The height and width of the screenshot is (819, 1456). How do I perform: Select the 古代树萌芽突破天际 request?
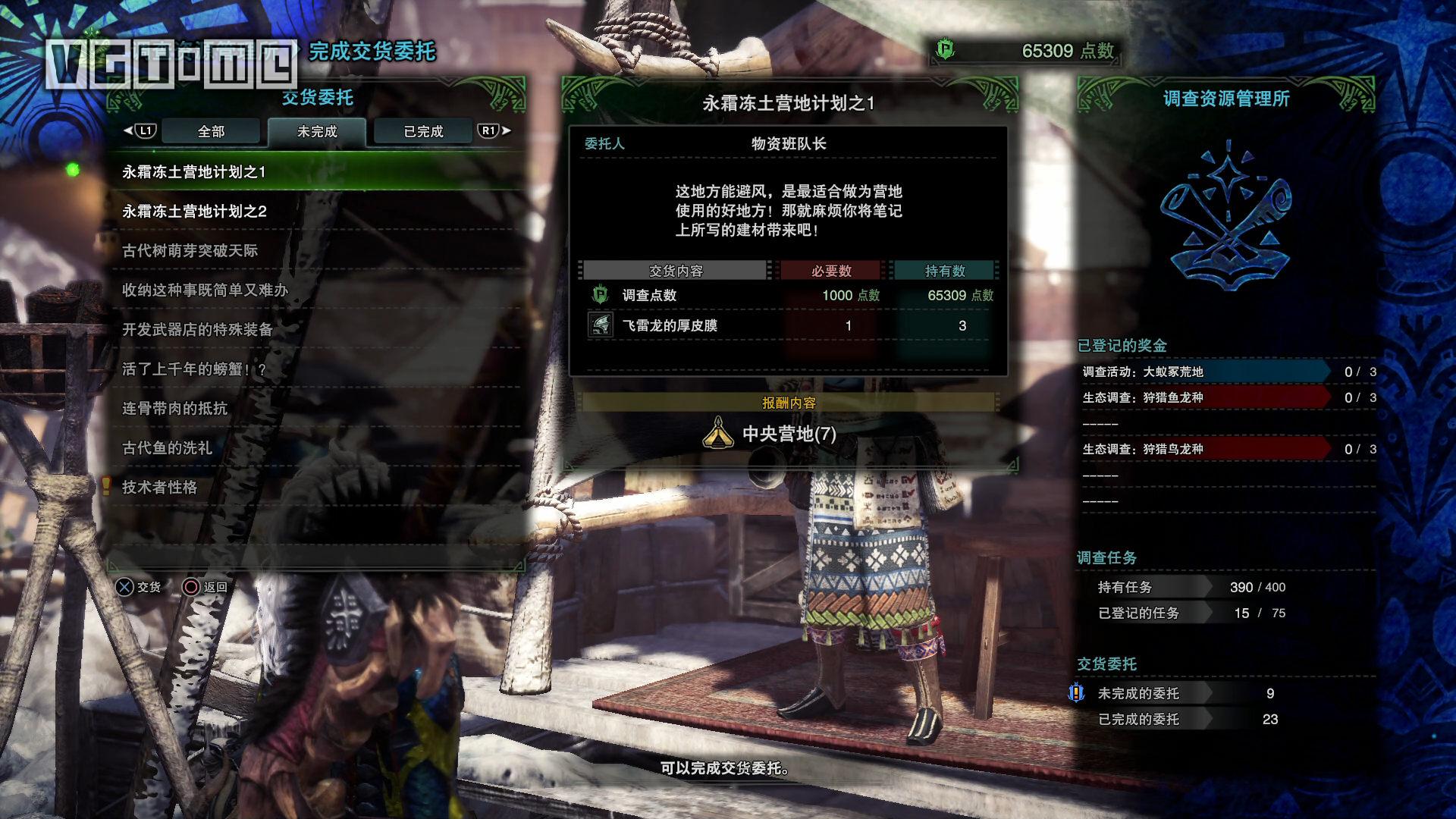pyautogui.click(x=190, y=251)
